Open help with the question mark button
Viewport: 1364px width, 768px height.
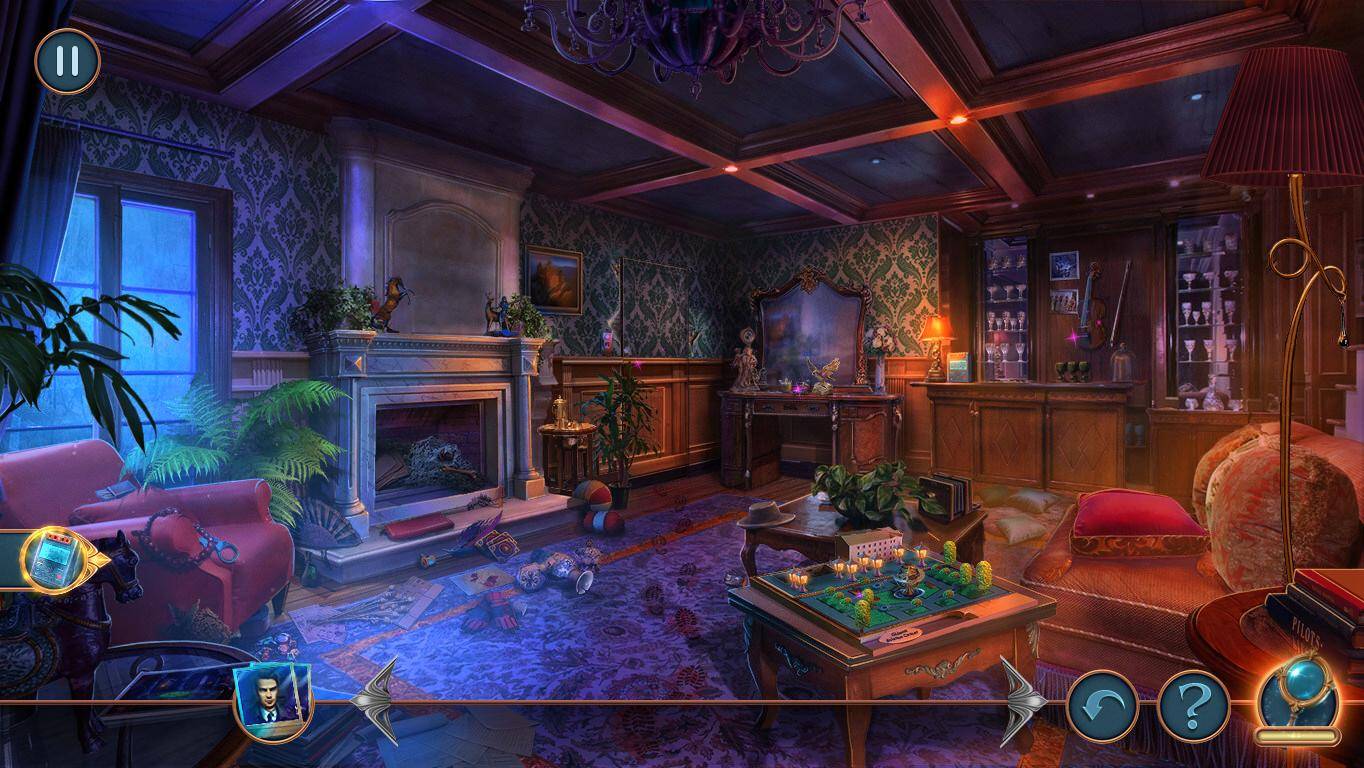pos(1193,706)
